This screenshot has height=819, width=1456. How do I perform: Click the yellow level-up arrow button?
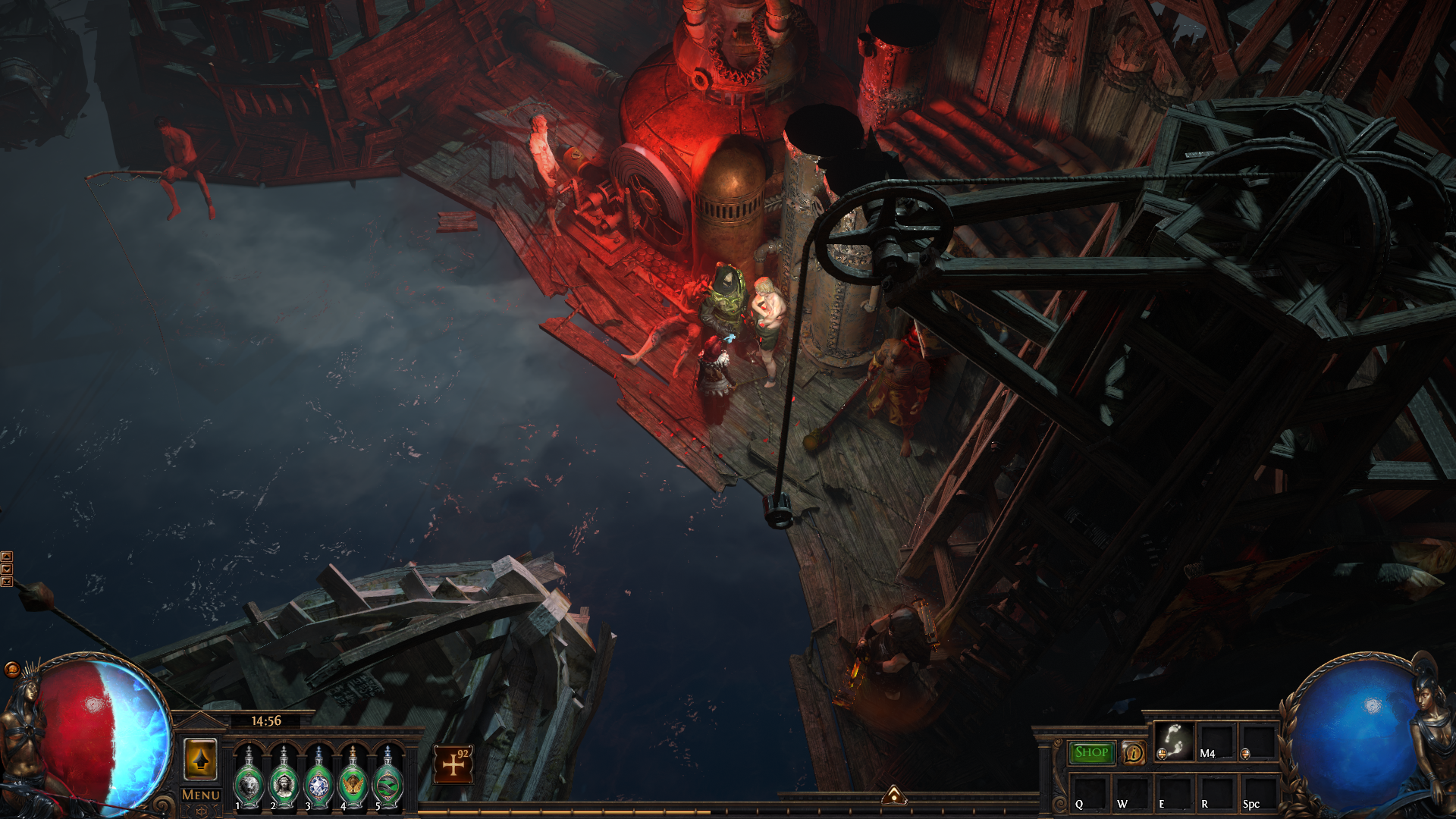200,759
